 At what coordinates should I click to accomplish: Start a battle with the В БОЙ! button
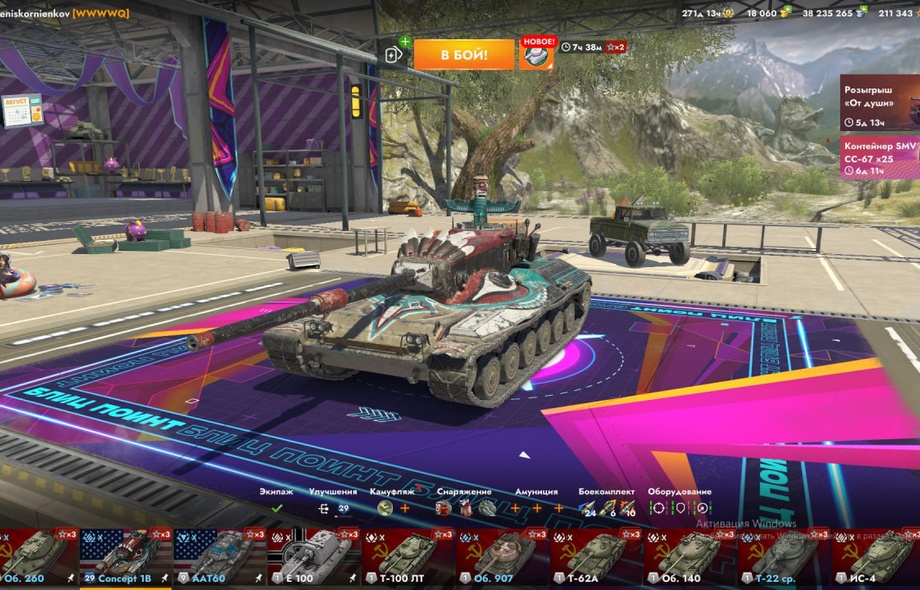tap(464, 54)
